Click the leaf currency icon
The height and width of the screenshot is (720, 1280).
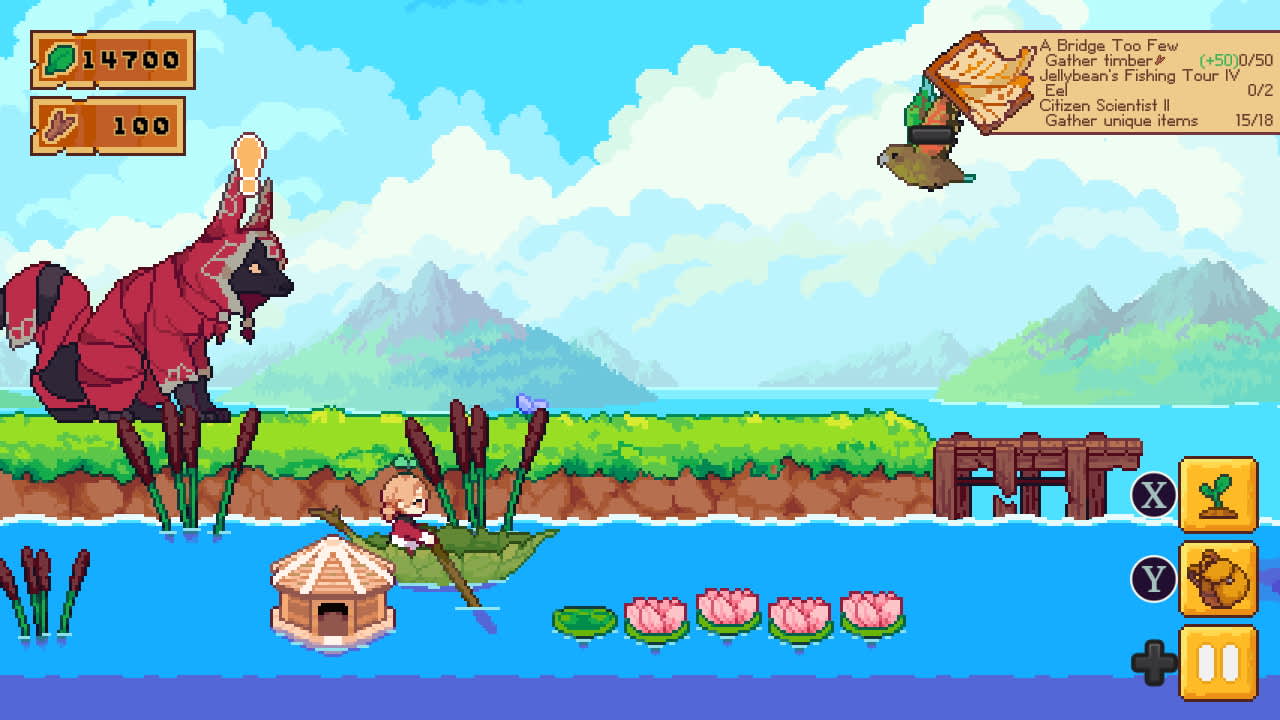click(61, 60)
